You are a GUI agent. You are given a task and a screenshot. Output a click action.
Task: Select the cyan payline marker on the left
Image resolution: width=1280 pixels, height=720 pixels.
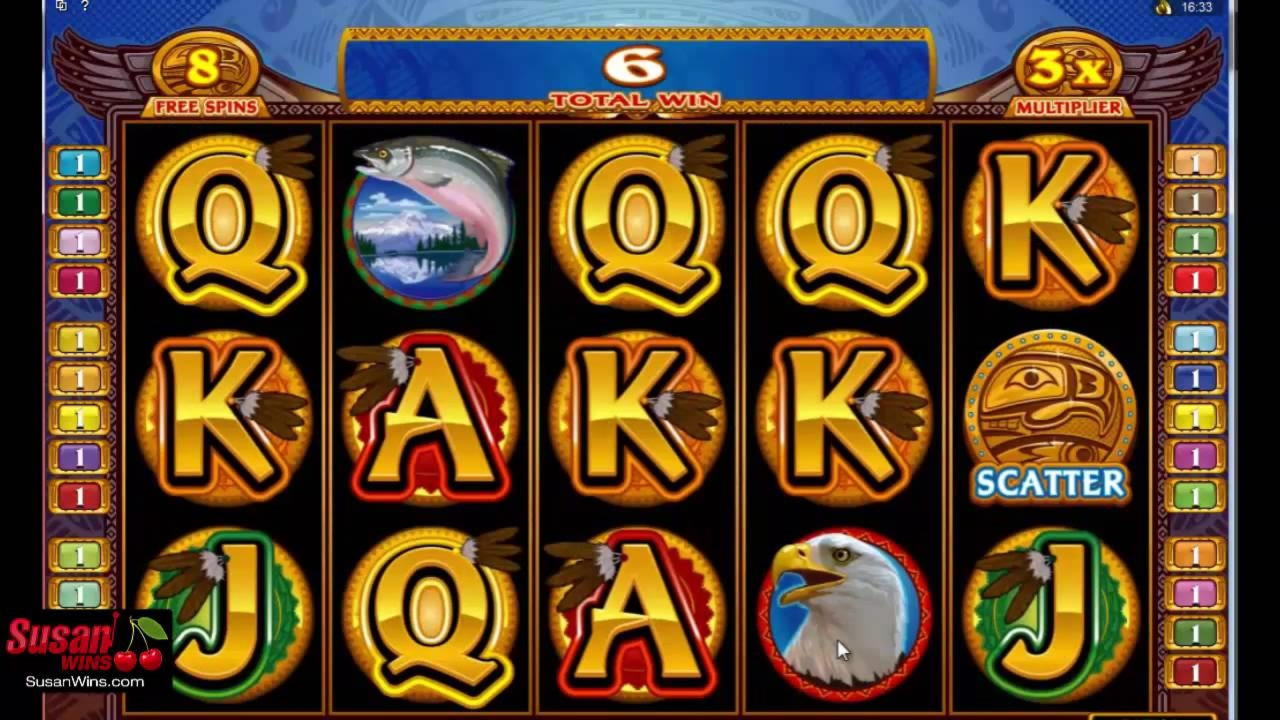coord(80,162)
